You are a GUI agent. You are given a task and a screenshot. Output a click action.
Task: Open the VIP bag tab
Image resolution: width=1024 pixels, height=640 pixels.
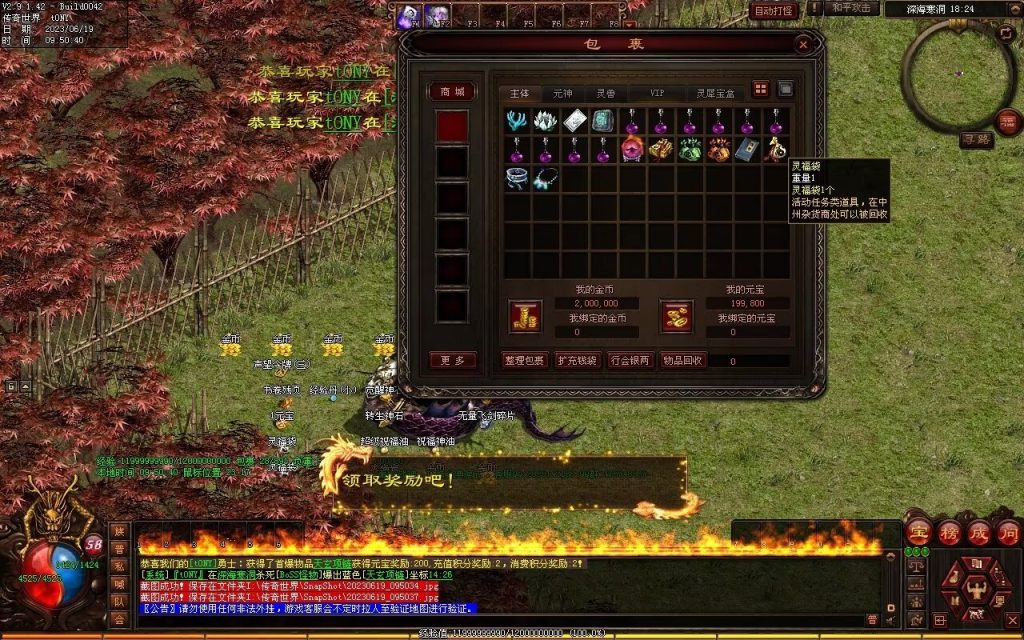pos(657,92)
